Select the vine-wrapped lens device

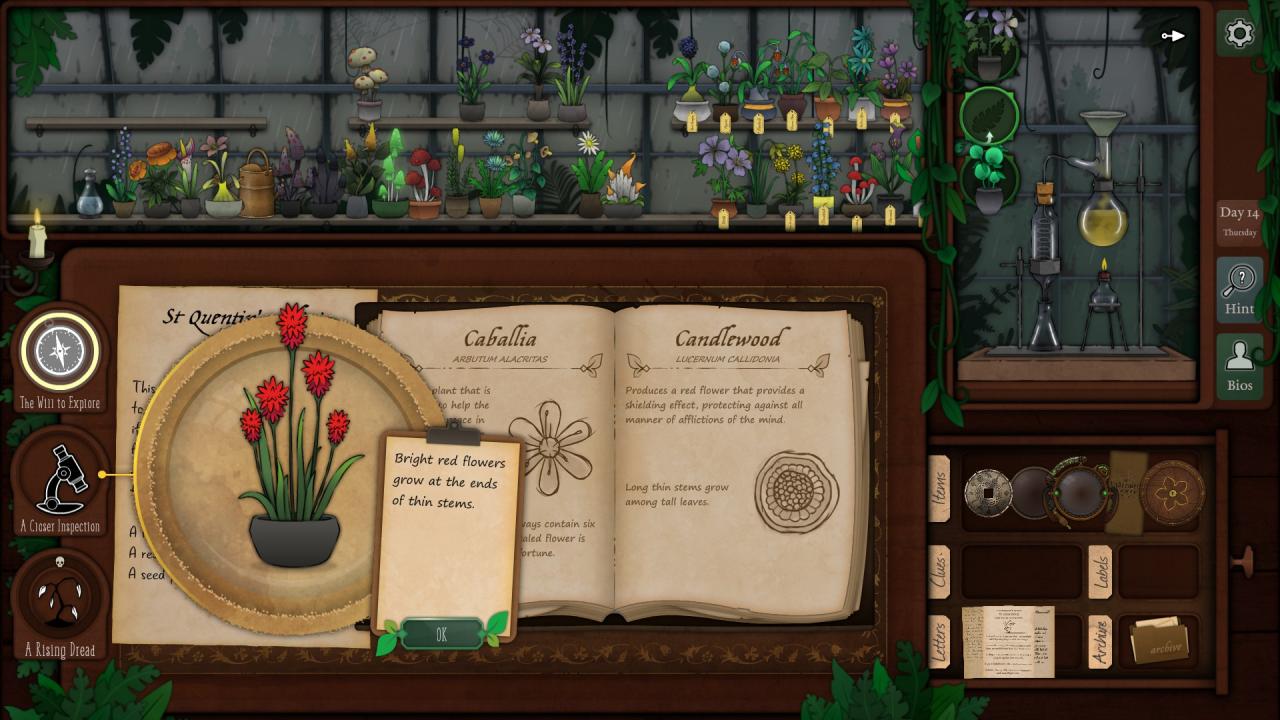coord(1078,491)
